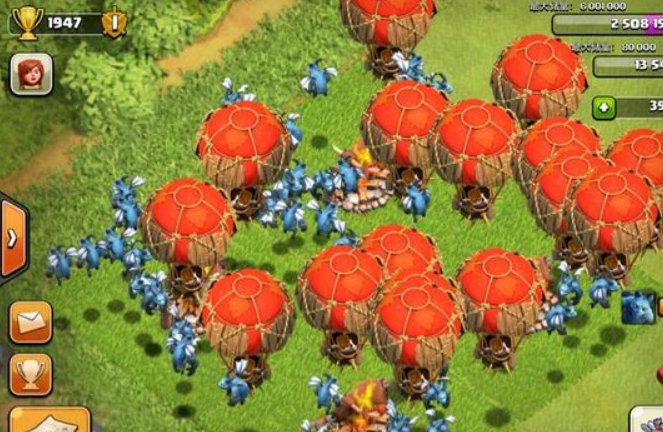Open the shop button in the corner
663x432 pixels.
[x=645, y=420]
